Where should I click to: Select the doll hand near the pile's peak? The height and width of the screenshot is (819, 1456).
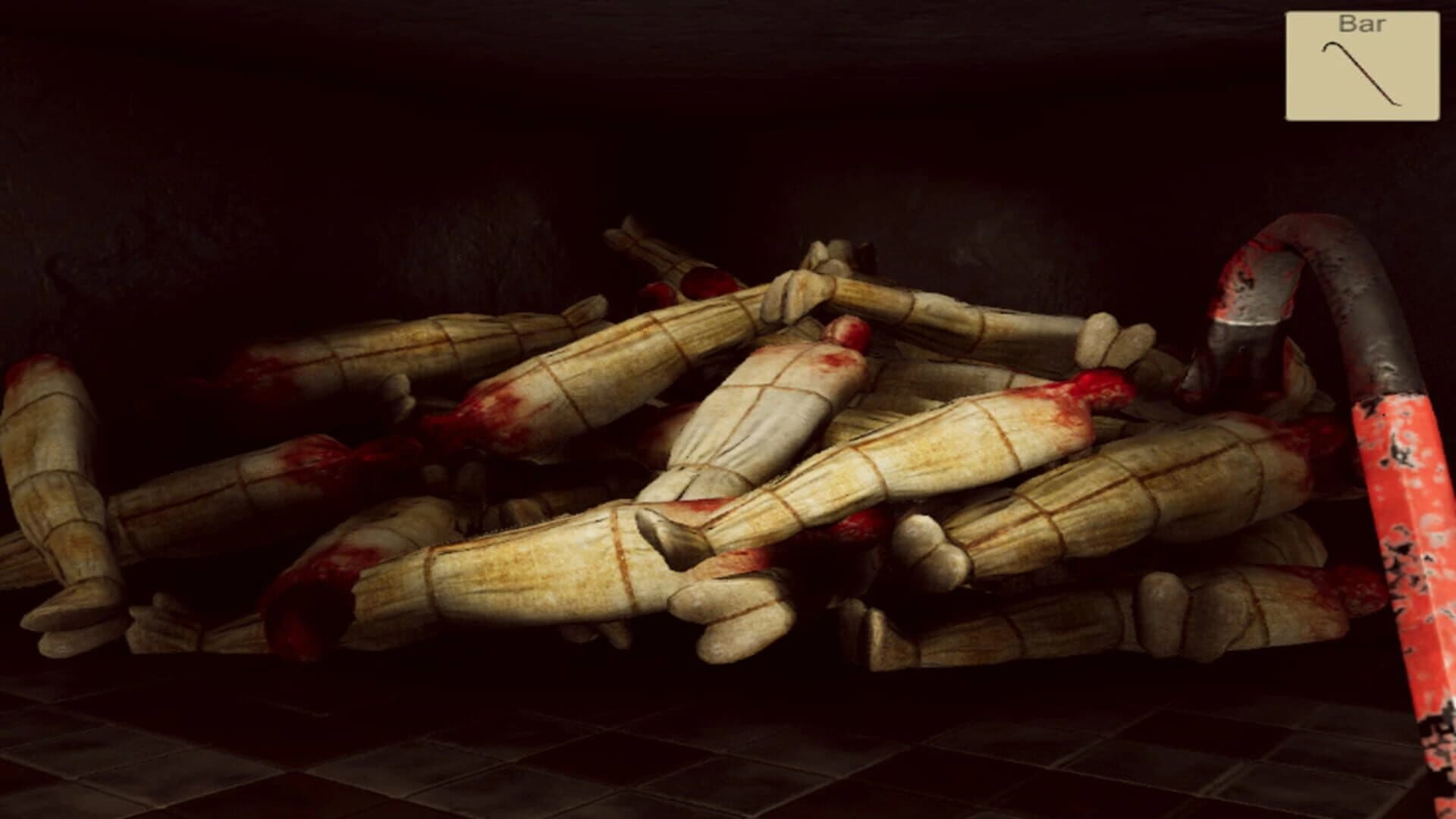click(x=792, y=296)
